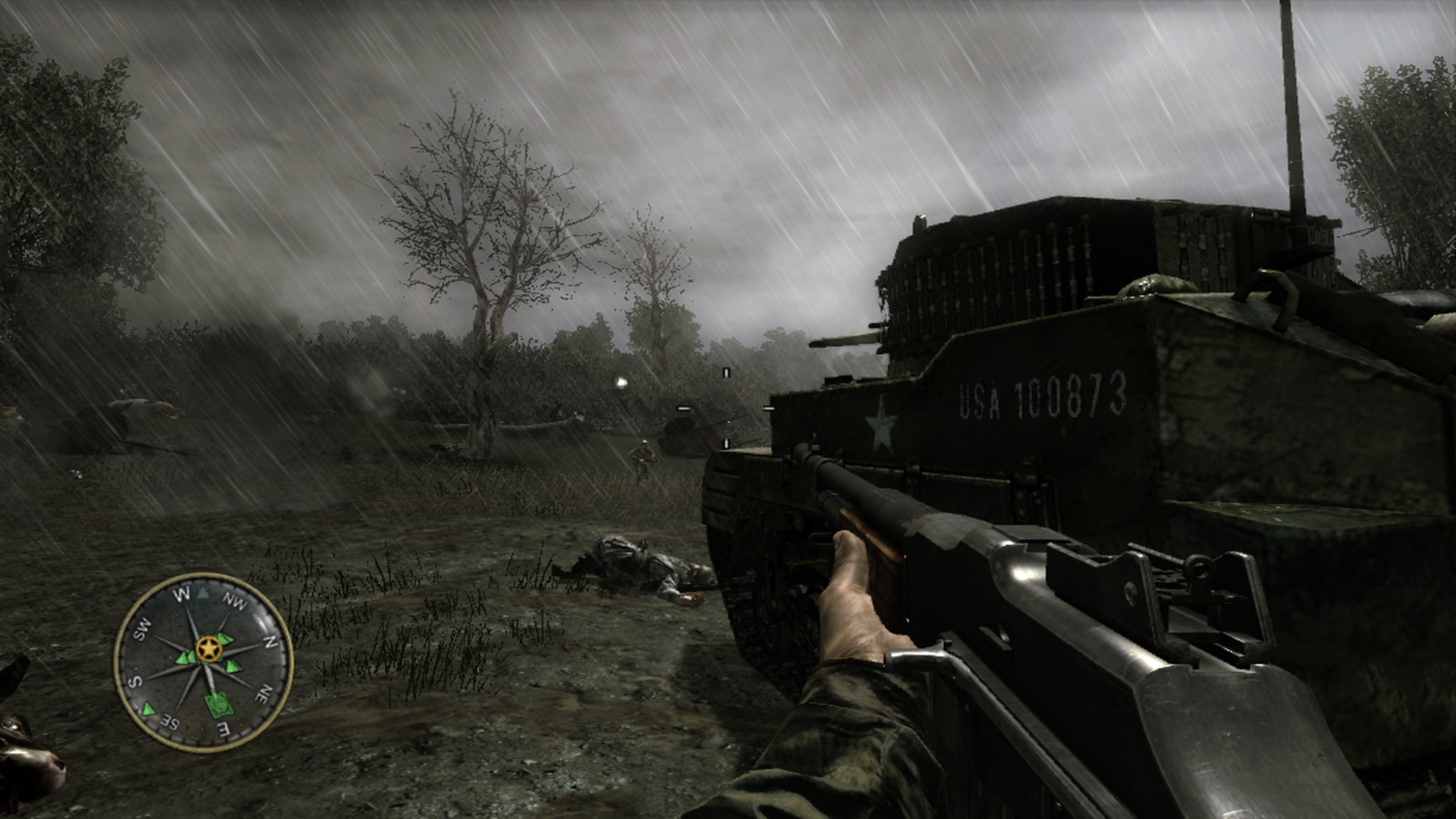The width and height of the screenshot is (1456, 819).
Task: Select the gold star objective marker
Action: tap(208, 649)
